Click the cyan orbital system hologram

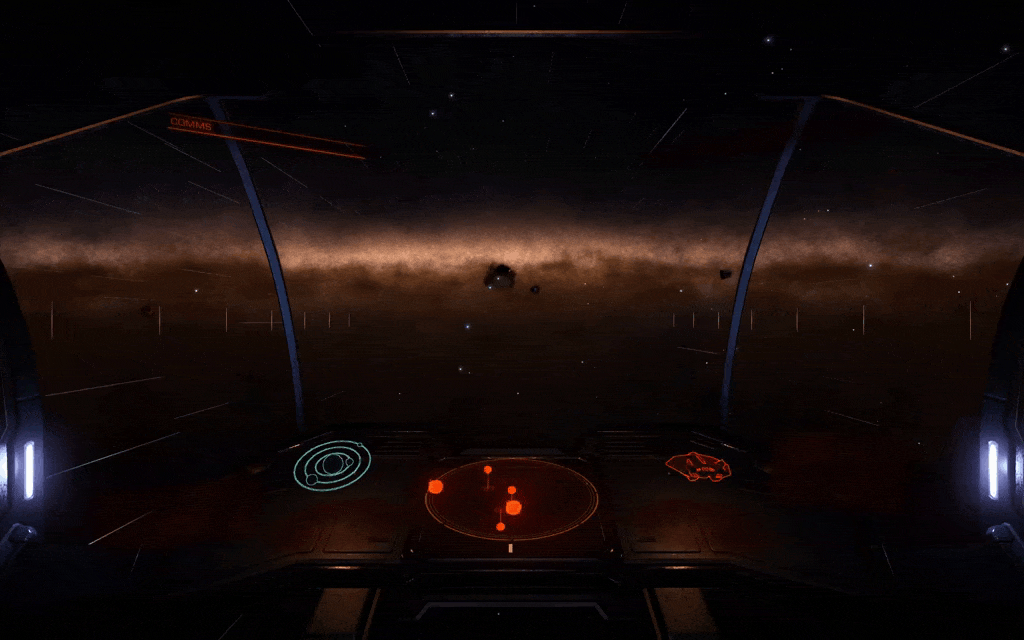(x=332, y=465)
